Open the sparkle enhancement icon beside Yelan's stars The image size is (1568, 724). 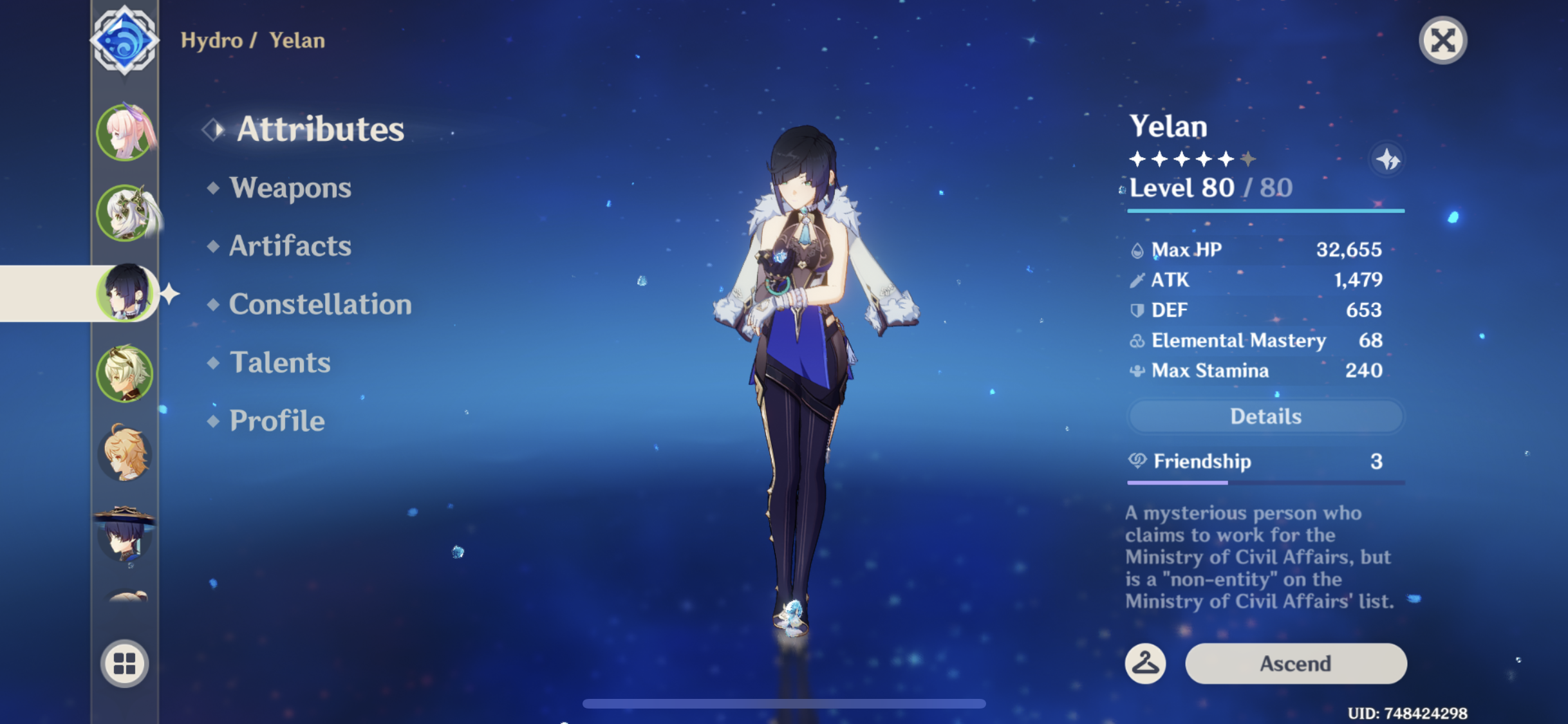coord(1387,160)
